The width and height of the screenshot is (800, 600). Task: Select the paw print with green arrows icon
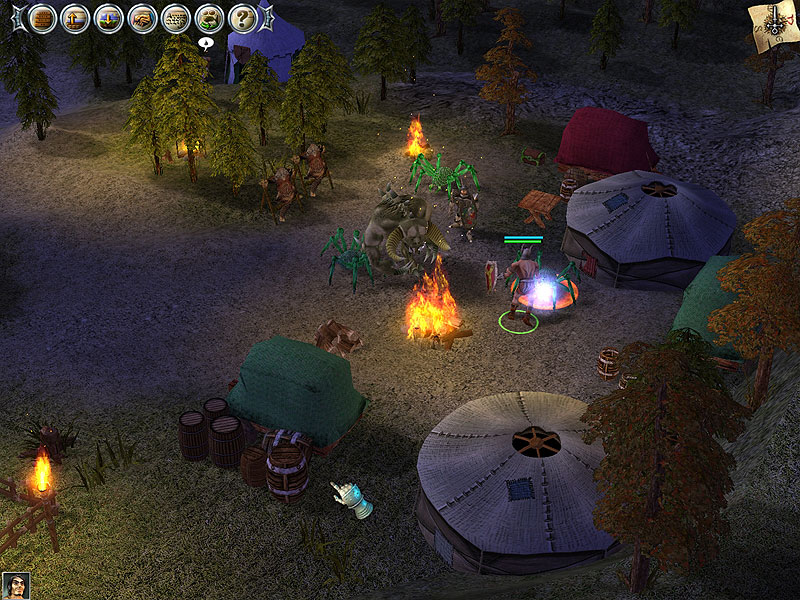pyautogui.click(x=209, y=18)
